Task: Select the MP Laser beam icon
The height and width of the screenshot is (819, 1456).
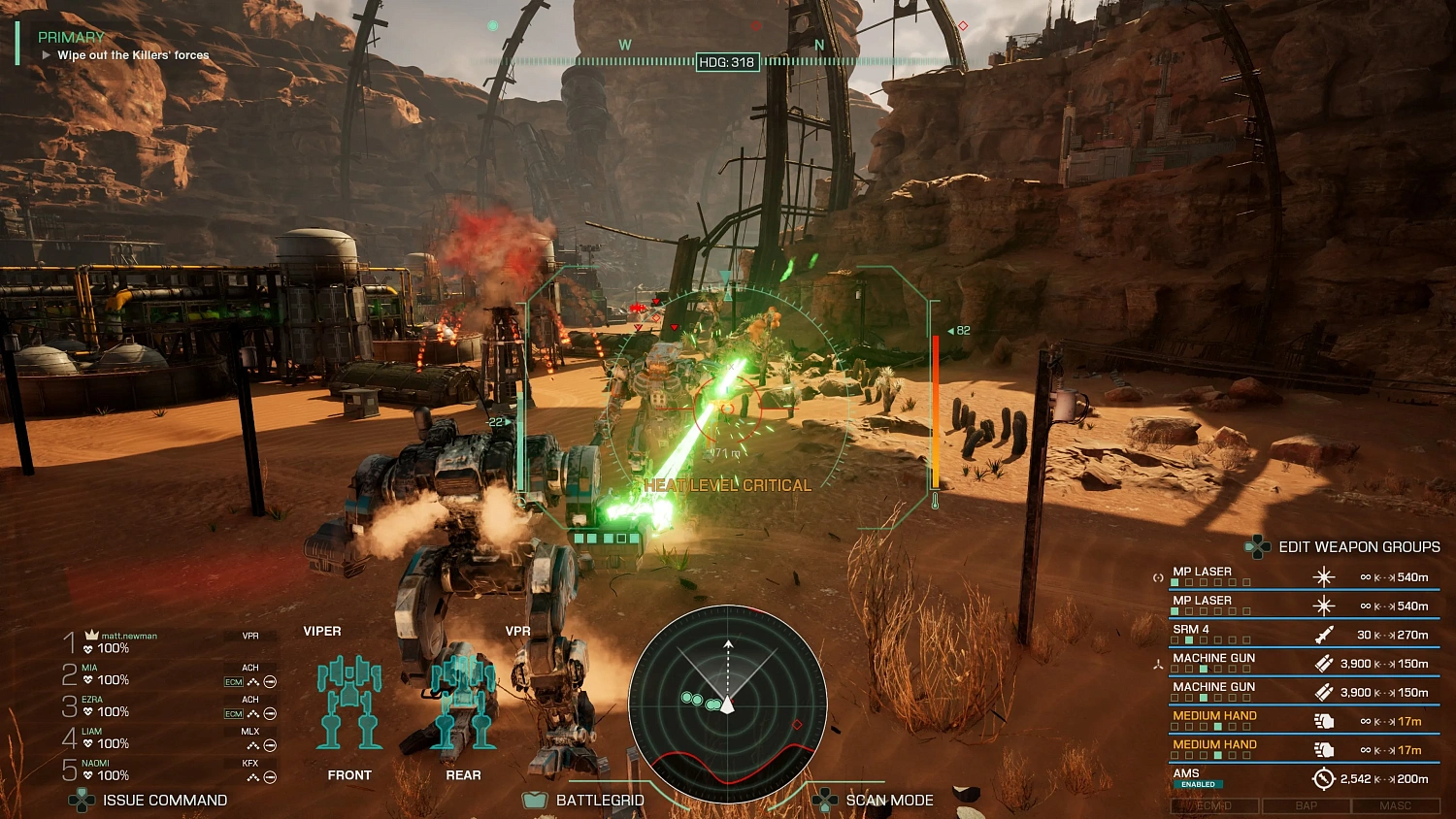Action: pos(1323,575)
